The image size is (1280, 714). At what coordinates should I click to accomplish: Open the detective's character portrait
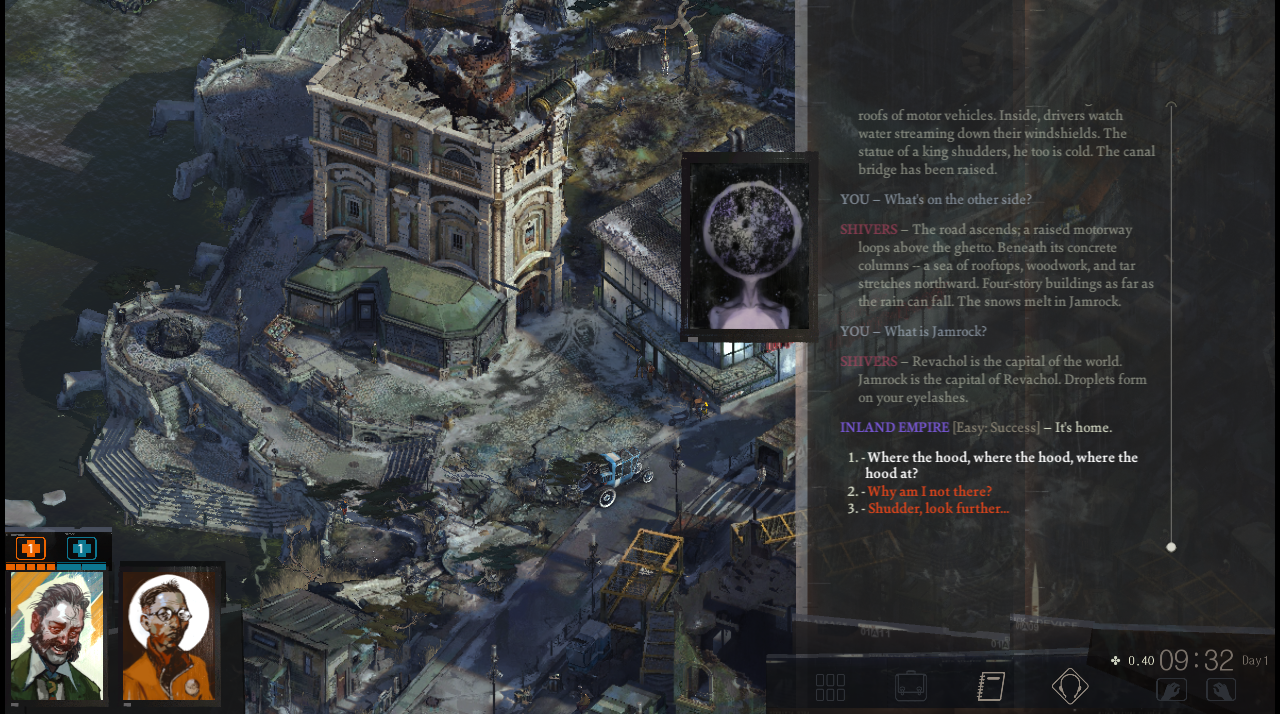pyautogui.click(x=57, y=635)
